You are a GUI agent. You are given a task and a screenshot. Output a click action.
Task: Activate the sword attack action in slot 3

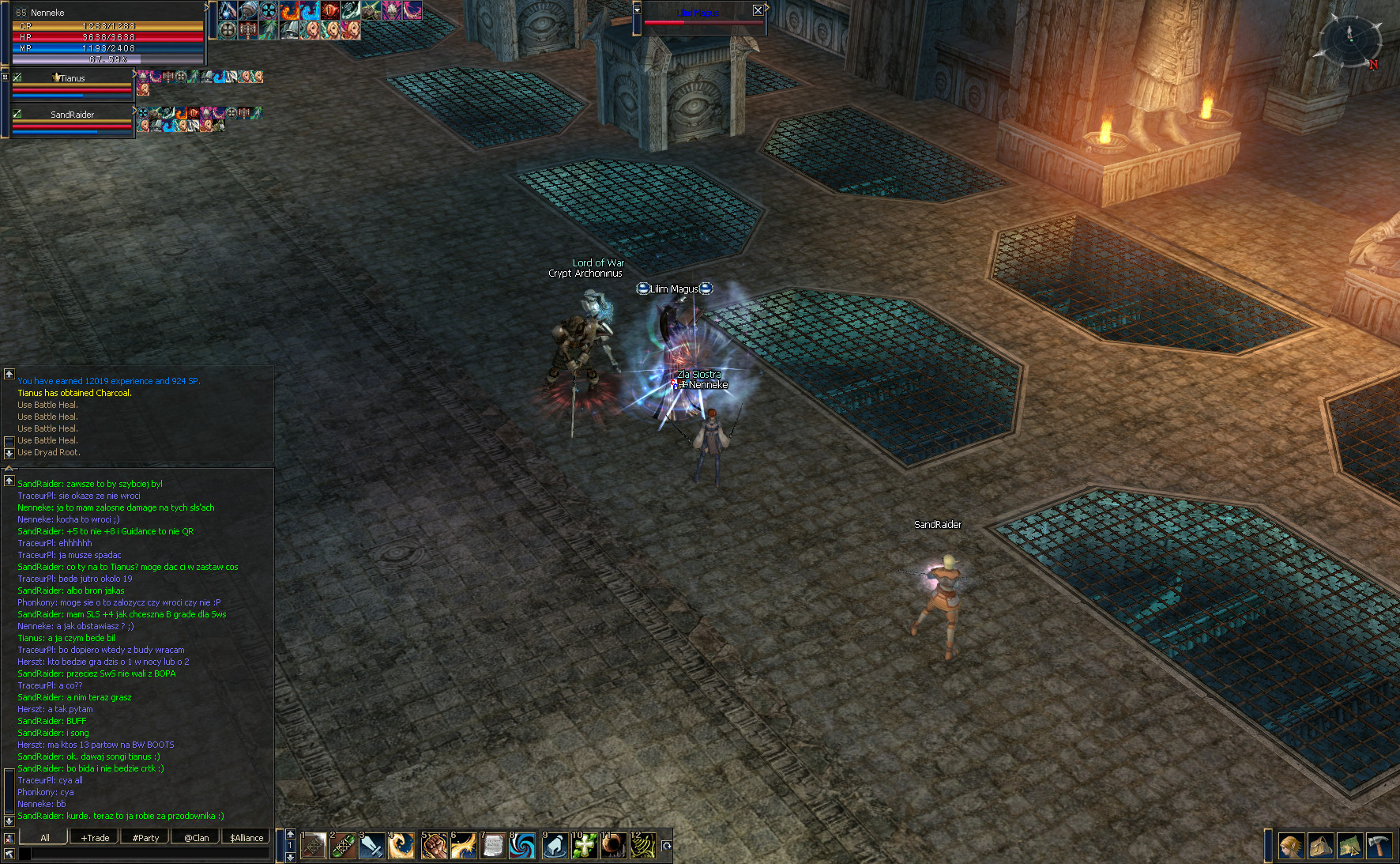(x=372, y=846)
